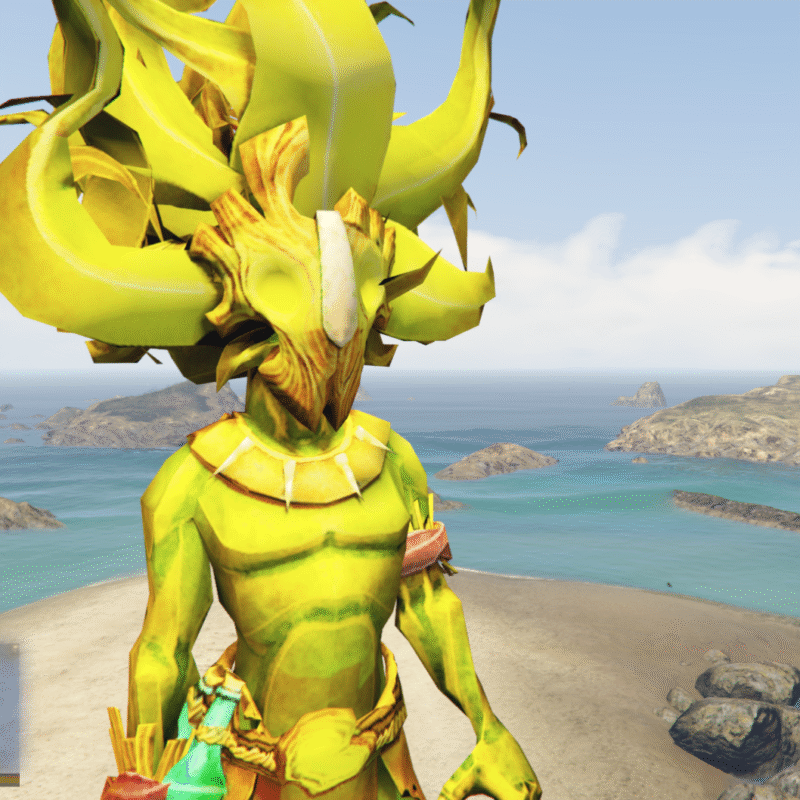Click the minimap at the screen edge

point(8,712)
